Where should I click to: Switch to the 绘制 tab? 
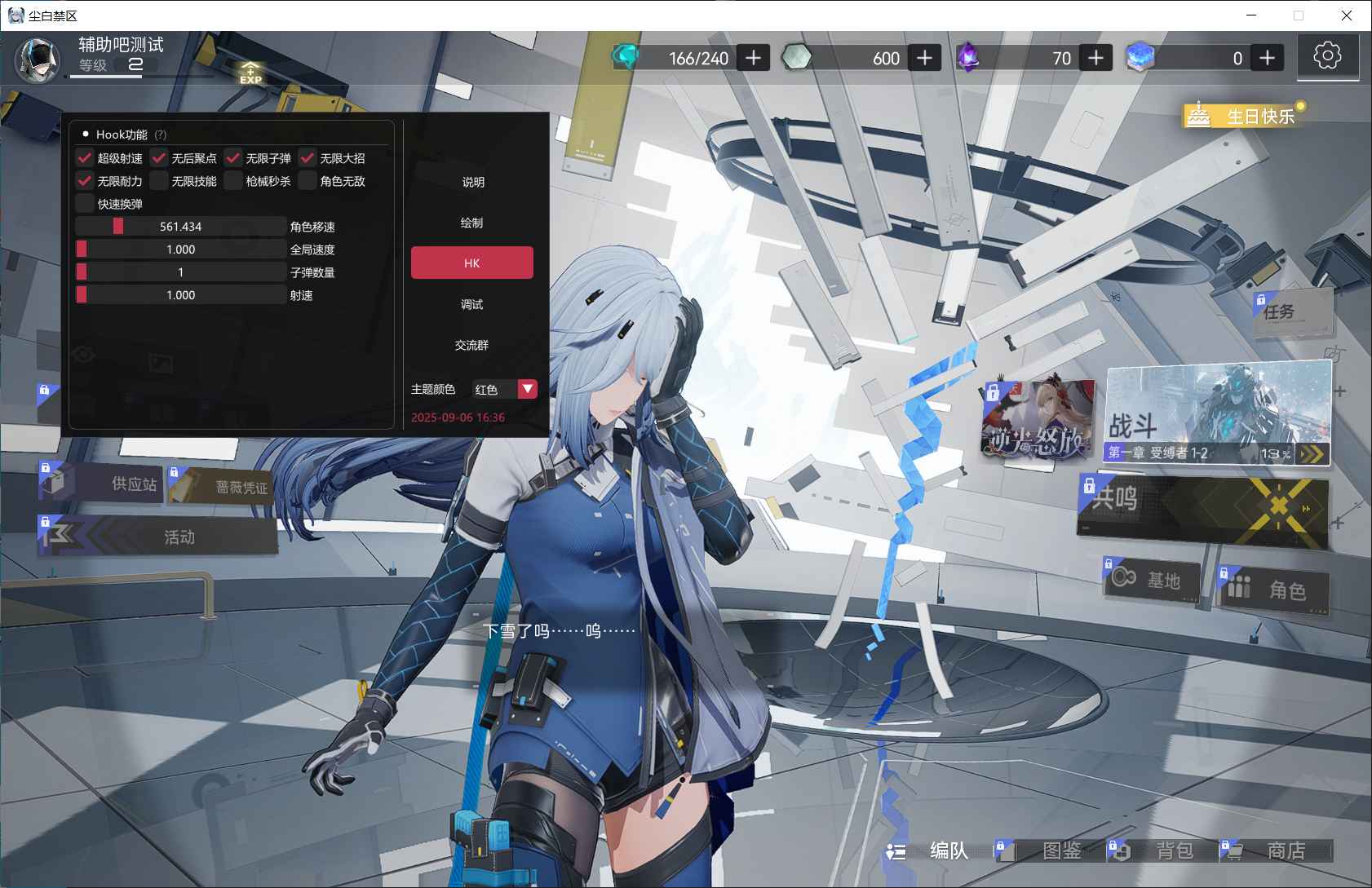(471, 223)
